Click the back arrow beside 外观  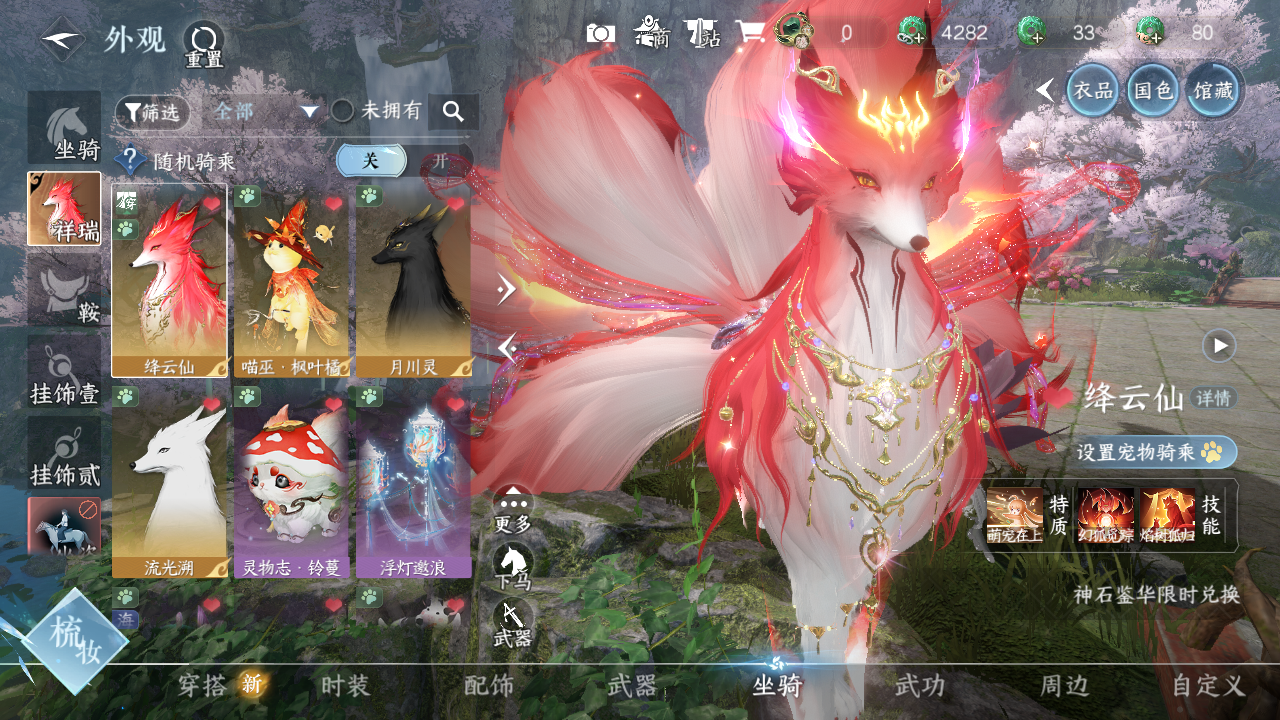tap(62, 41)
